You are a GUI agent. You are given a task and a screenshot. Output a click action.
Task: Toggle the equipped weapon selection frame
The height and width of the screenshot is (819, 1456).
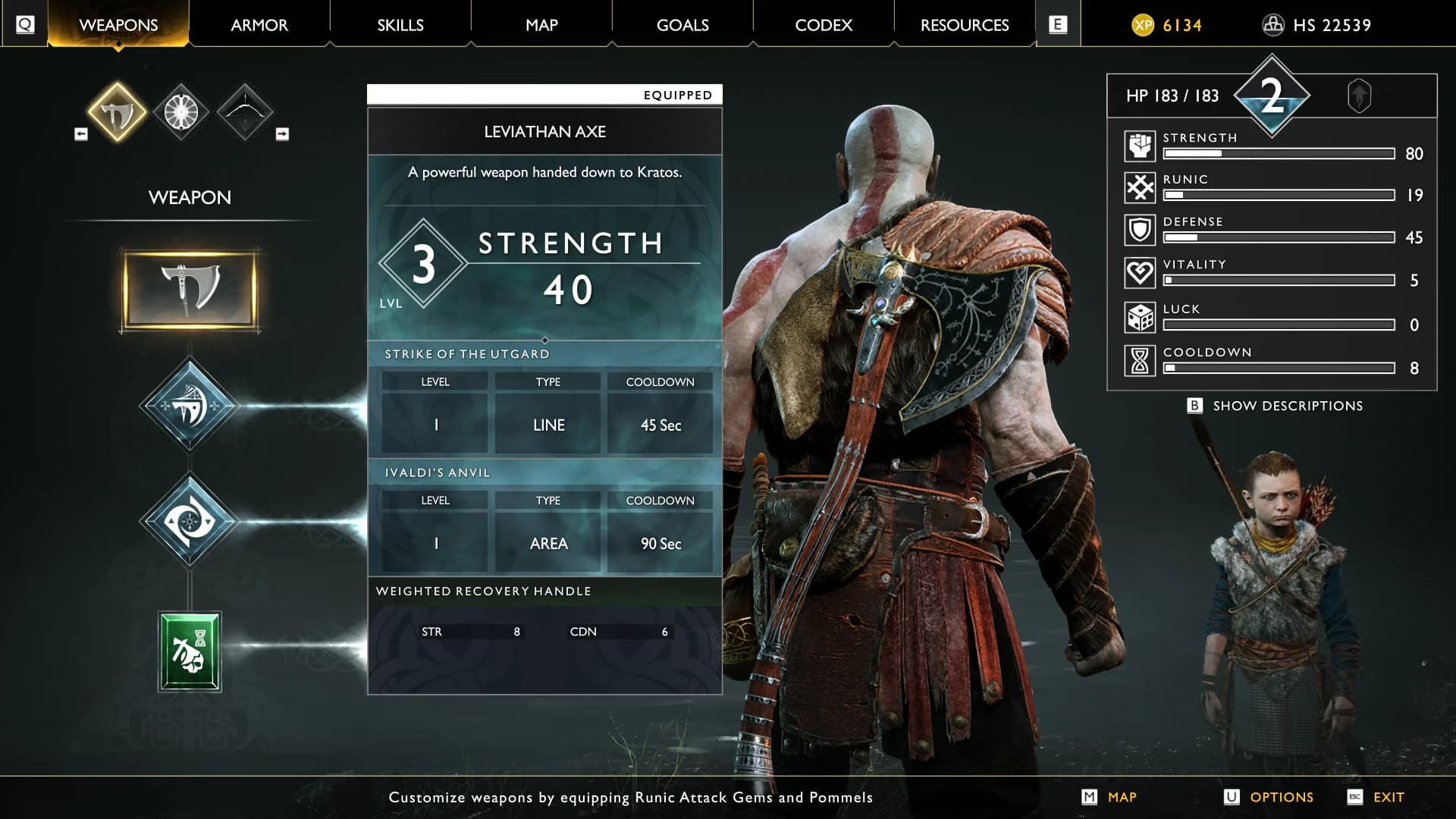[x=190, y=289]
